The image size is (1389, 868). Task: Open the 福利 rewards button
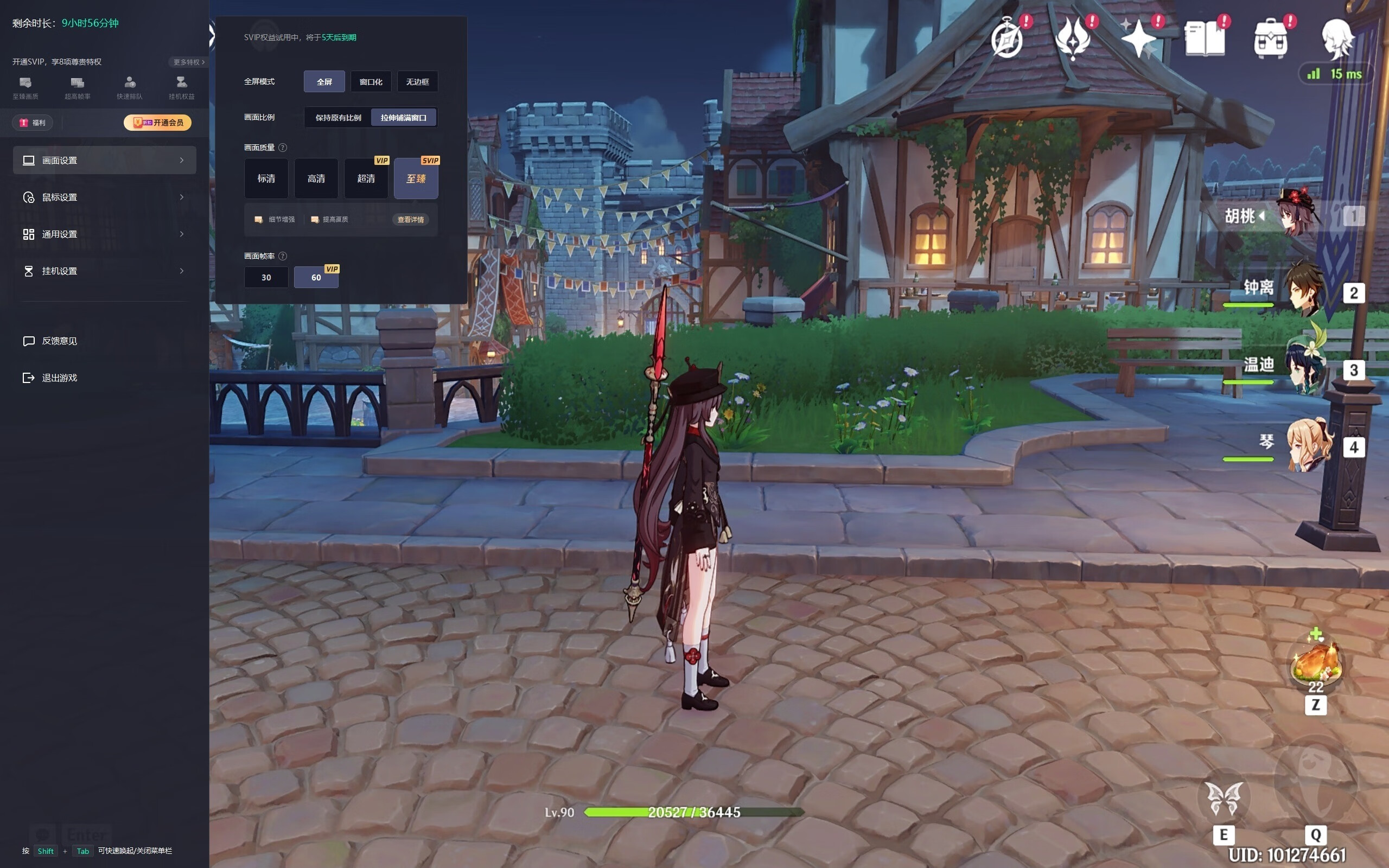[x=33, y=122]
